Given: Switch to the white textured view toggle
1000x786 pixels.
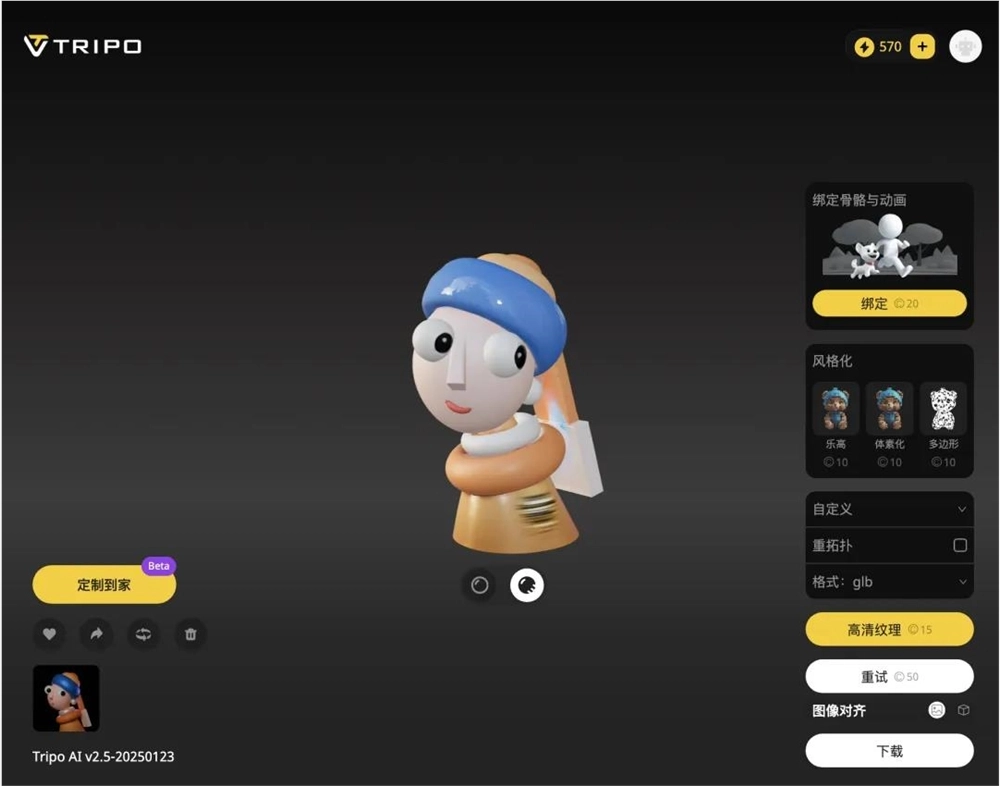Looking at the screenshot, I should click(527, 585).
